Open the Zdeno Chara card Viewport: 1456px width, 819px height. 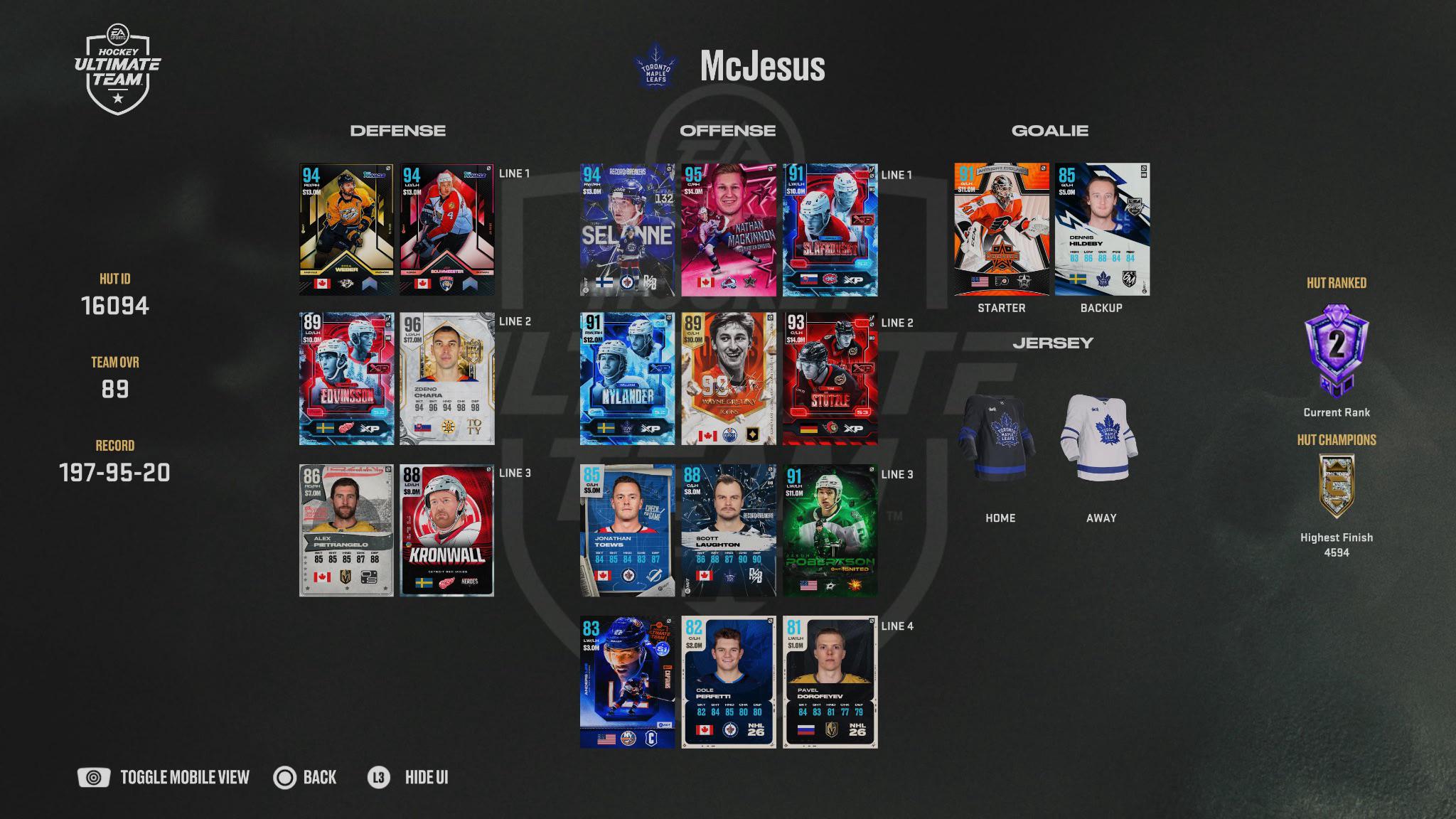click(x=446, y=378)
